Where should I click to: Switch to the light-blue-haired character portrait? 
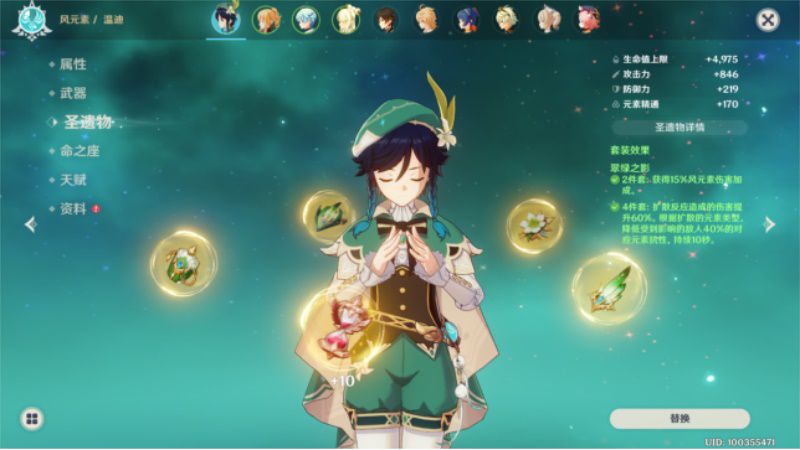(306, 19)
